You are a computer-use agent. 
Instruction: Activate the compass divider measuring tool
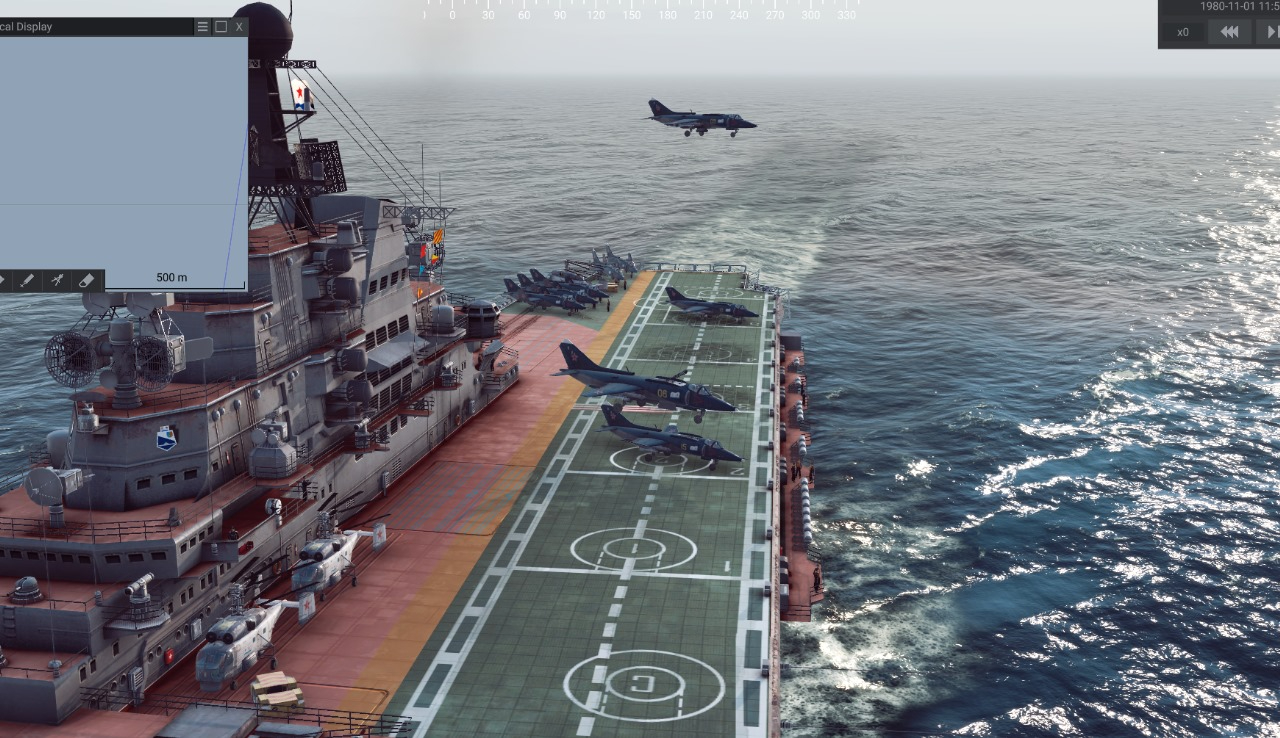[x=57, y=281]
